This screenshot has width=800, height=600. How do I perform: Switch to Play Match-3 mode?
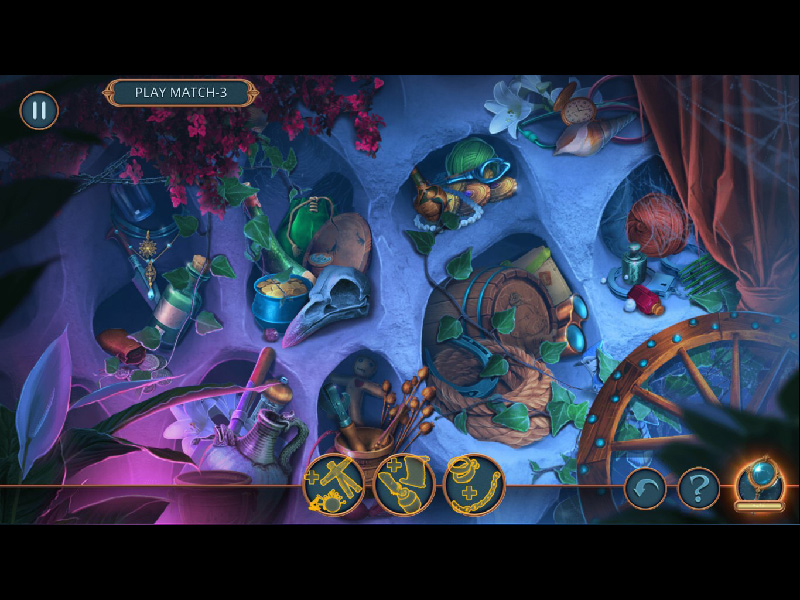(x=180, y=93)
